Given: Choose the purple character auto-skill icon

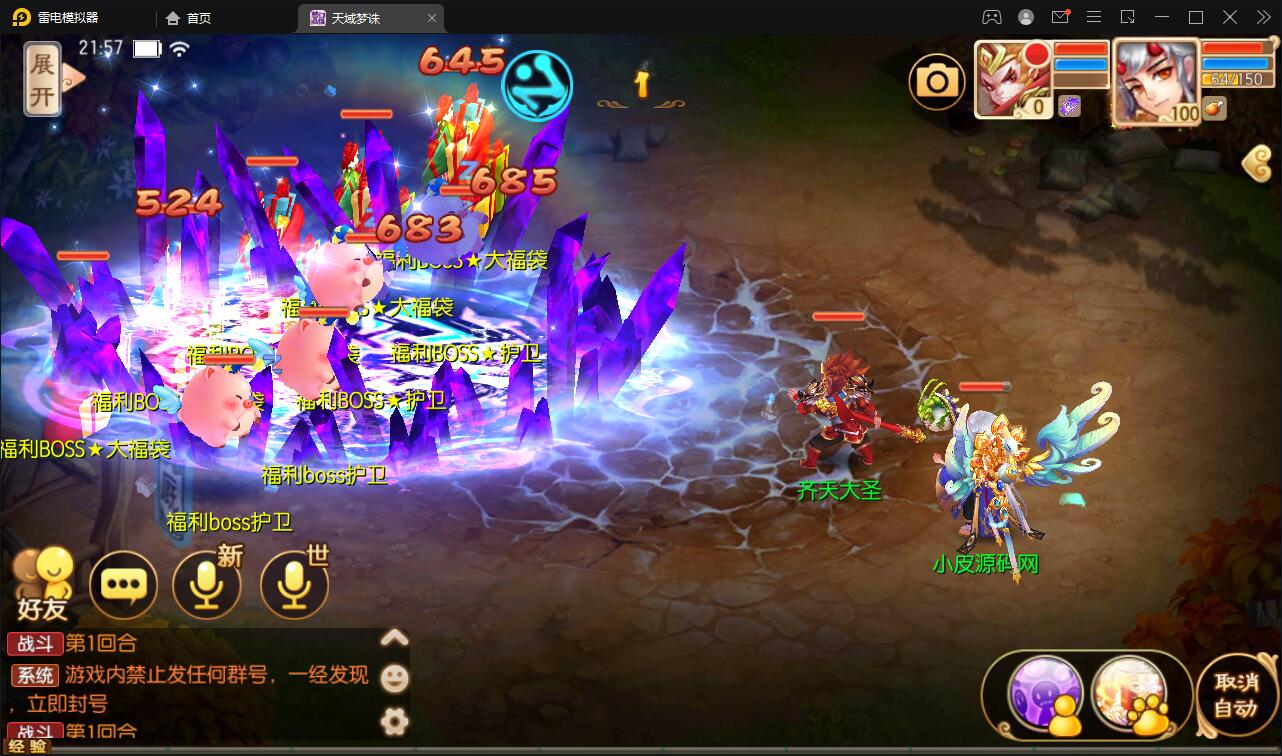Looking at the screenshot, I should pyautogui.click(x=1045, y=695).
